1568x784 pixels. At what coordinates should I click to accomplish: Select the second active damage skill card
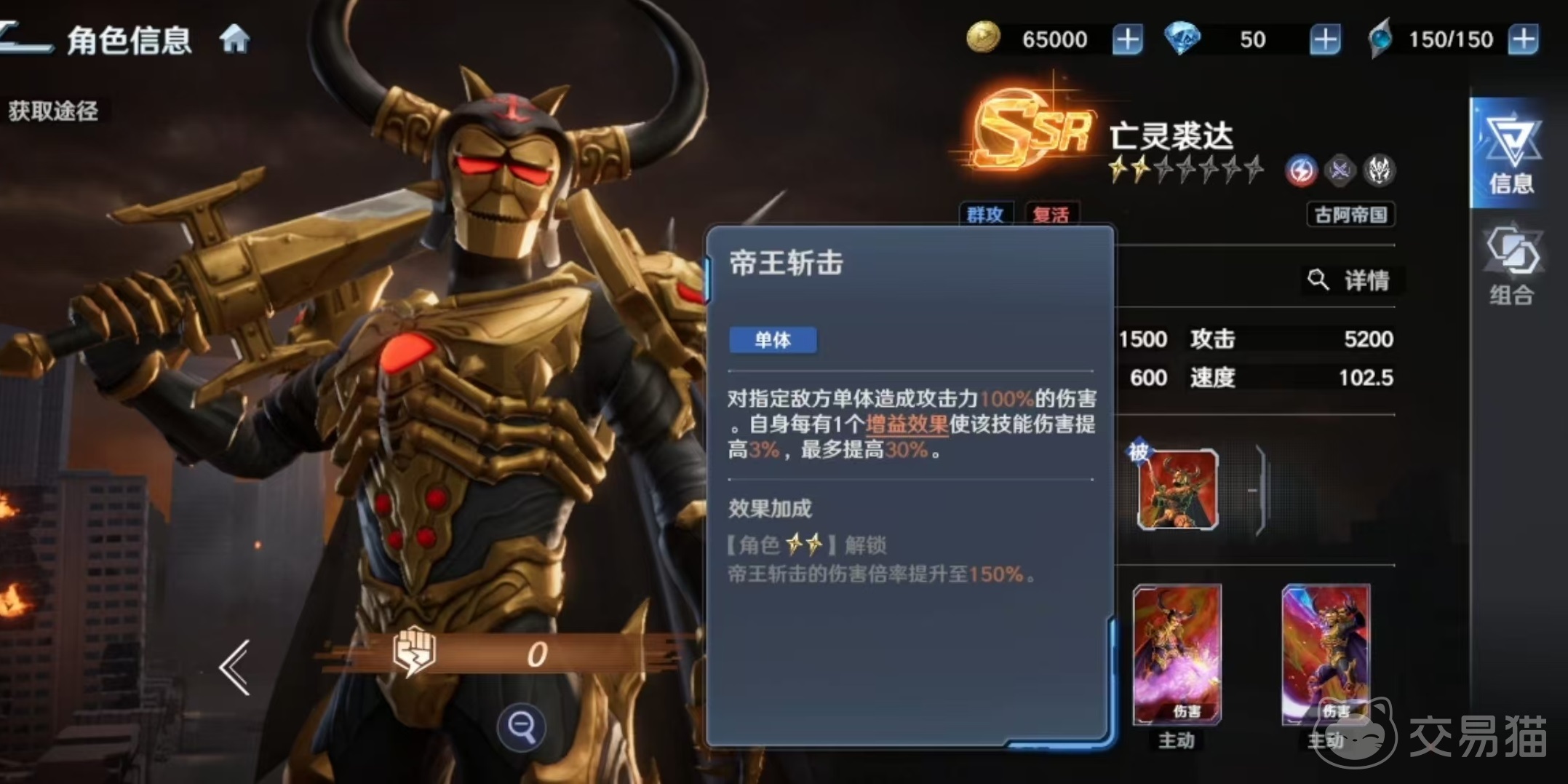tap(1326, 655)
